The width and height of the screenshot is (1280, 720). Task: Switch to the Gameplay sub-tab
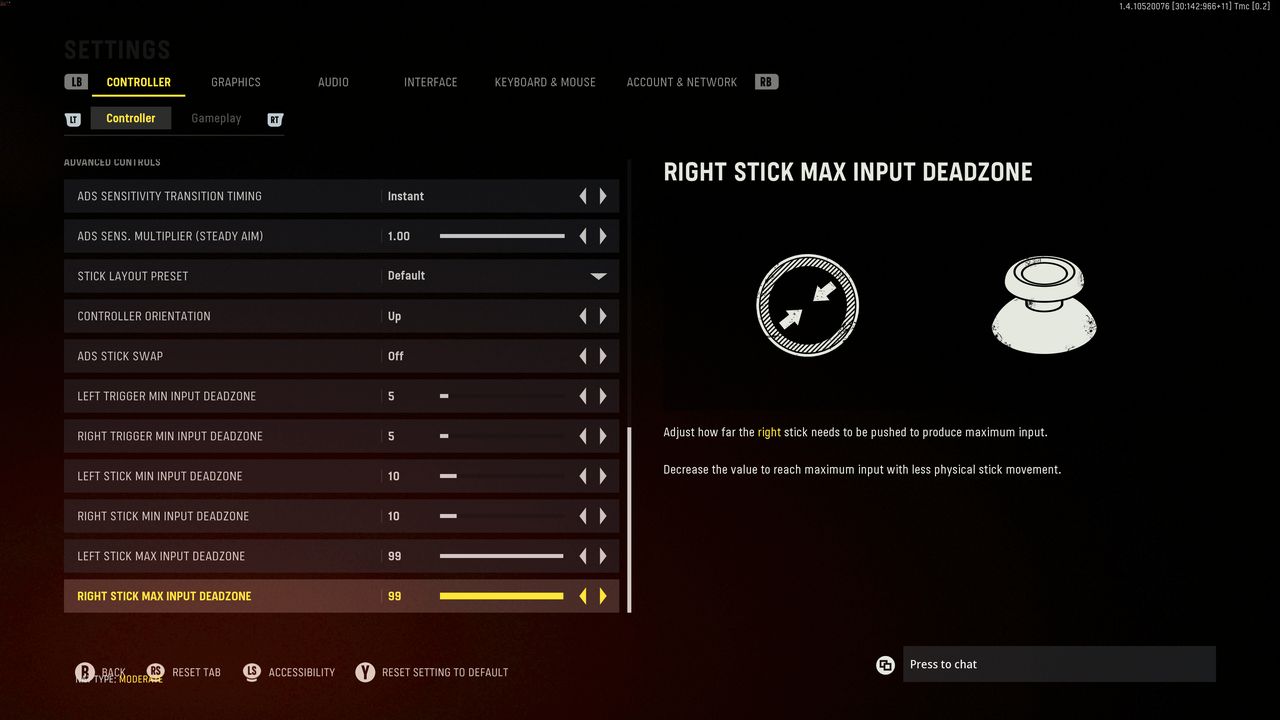pos(216,118)
